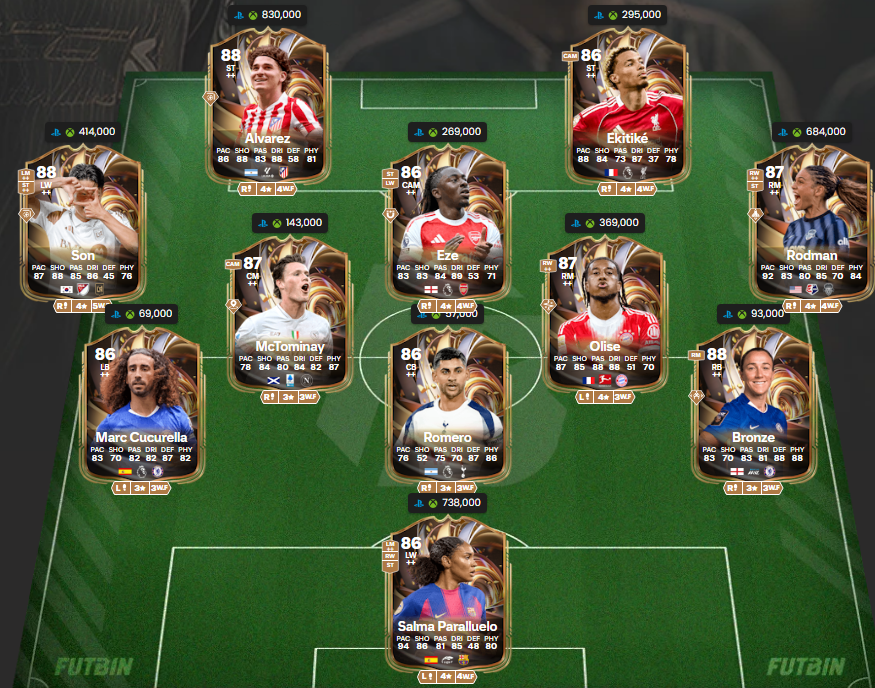Click the 414,000 price tag above Son
Viewport: 875px width, 688px height.
coord(82,131)
